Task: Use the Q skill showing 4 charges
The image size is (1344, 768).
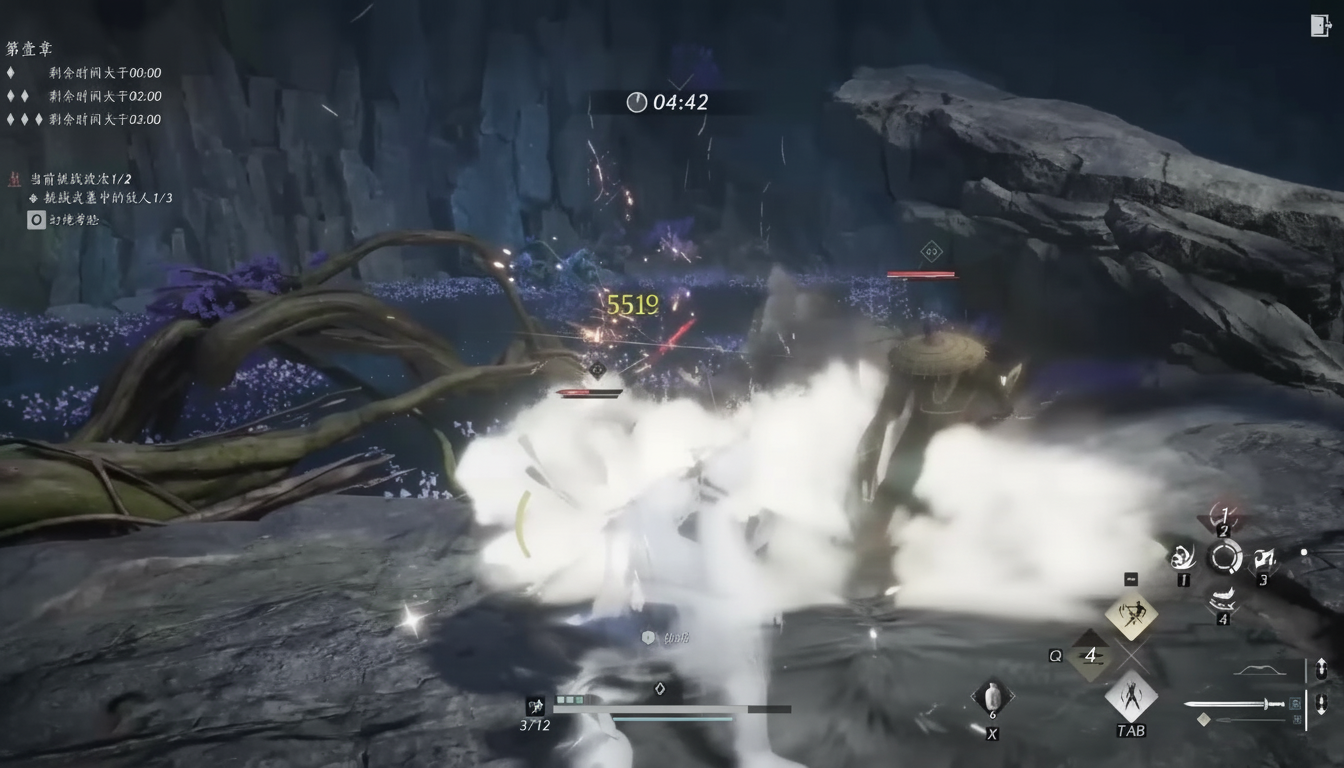Action: 1091,655
